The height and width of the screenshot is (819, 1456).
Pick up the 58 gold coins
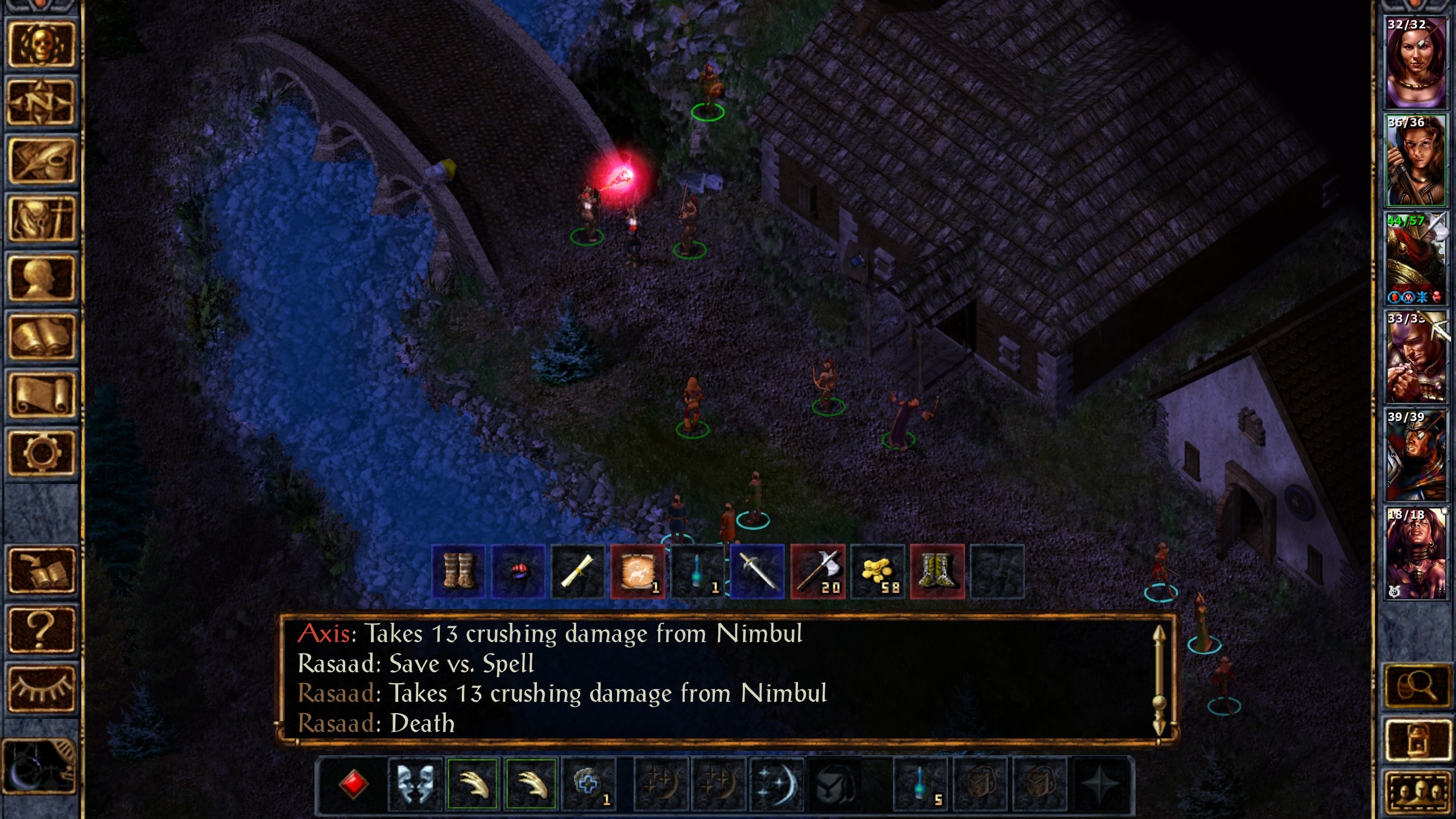(x=878, y=571)
